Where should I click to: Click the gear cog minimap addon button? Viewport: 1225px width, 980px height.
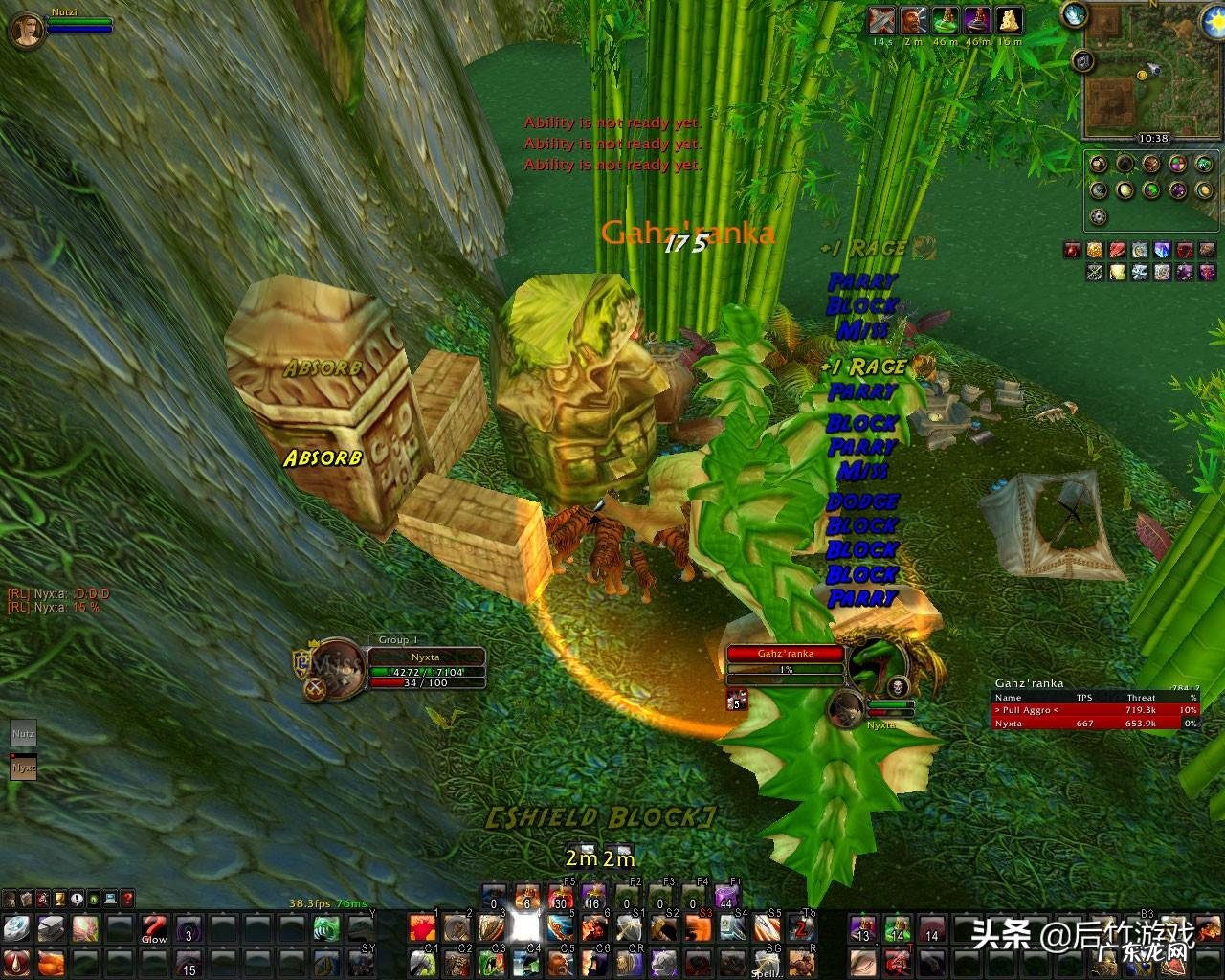[x=1098, y=217]
